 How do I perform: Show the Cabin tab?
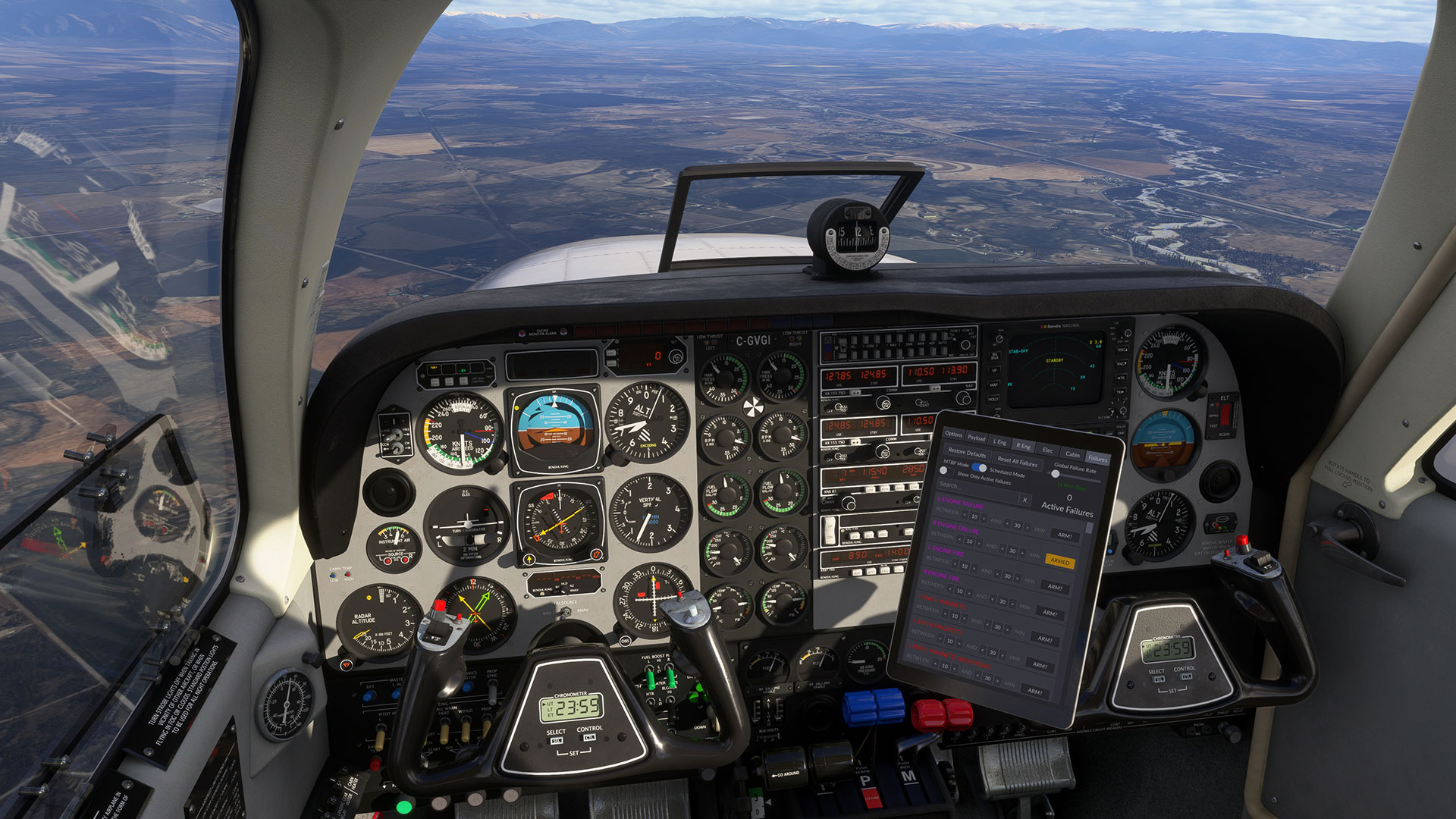tap(1072, 454)
